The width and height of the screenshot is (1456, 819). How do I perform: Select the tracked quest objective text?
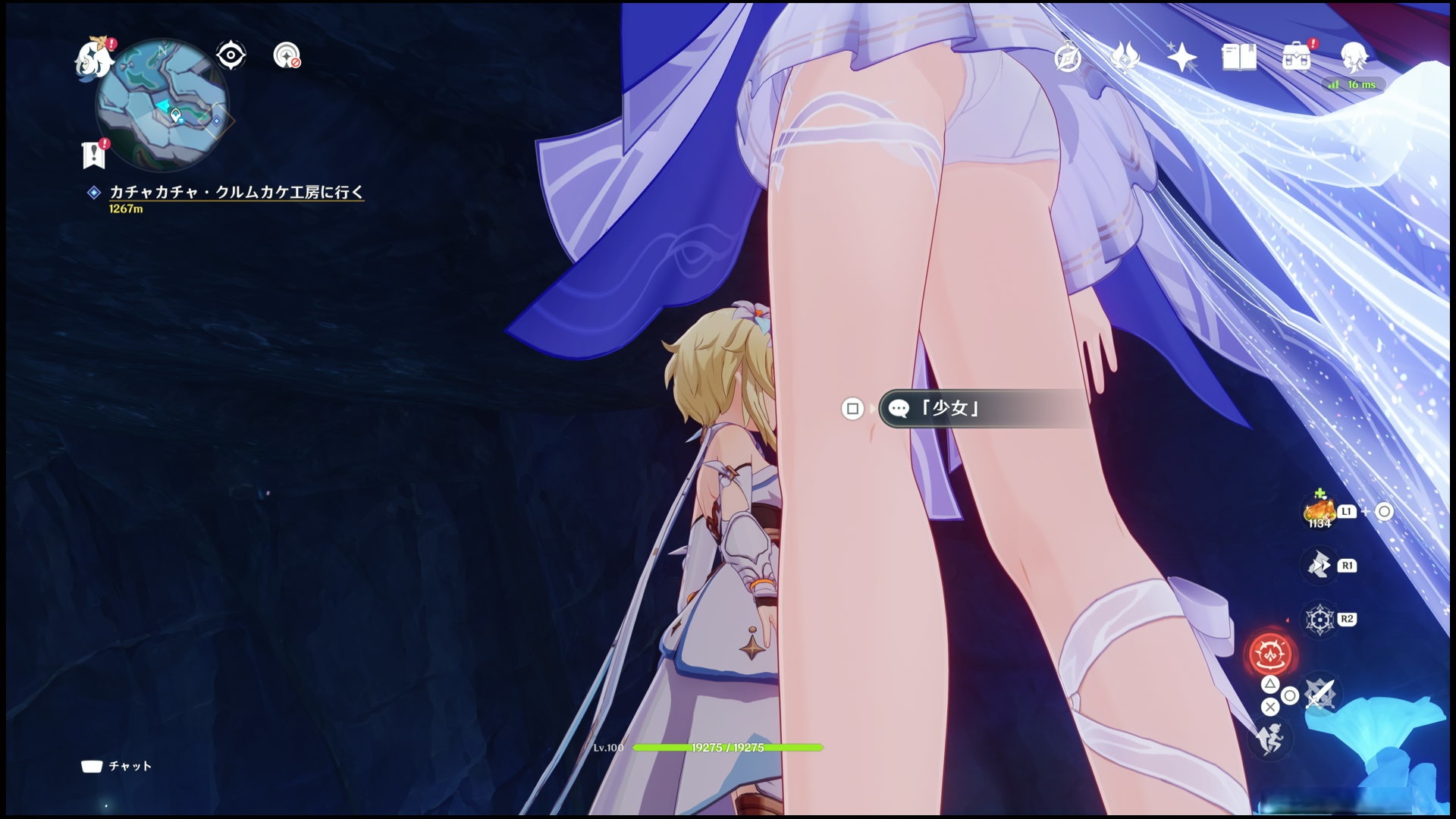[236, 193]
